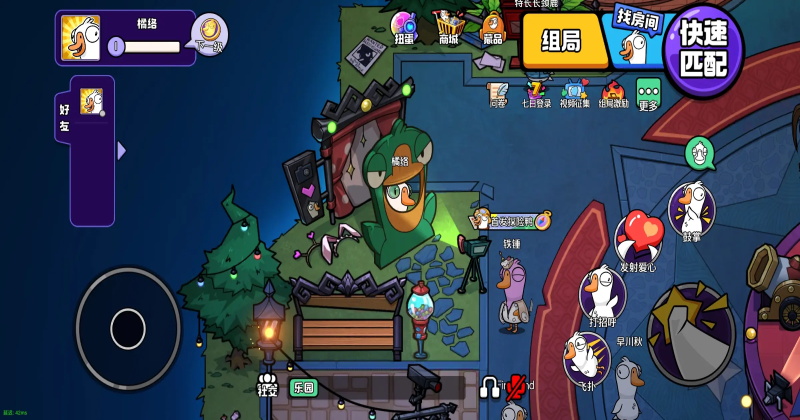Use the 鼓掌 clap emote
Image resolution: width=800 pixels, height=420 pixels.
point(691,208)
